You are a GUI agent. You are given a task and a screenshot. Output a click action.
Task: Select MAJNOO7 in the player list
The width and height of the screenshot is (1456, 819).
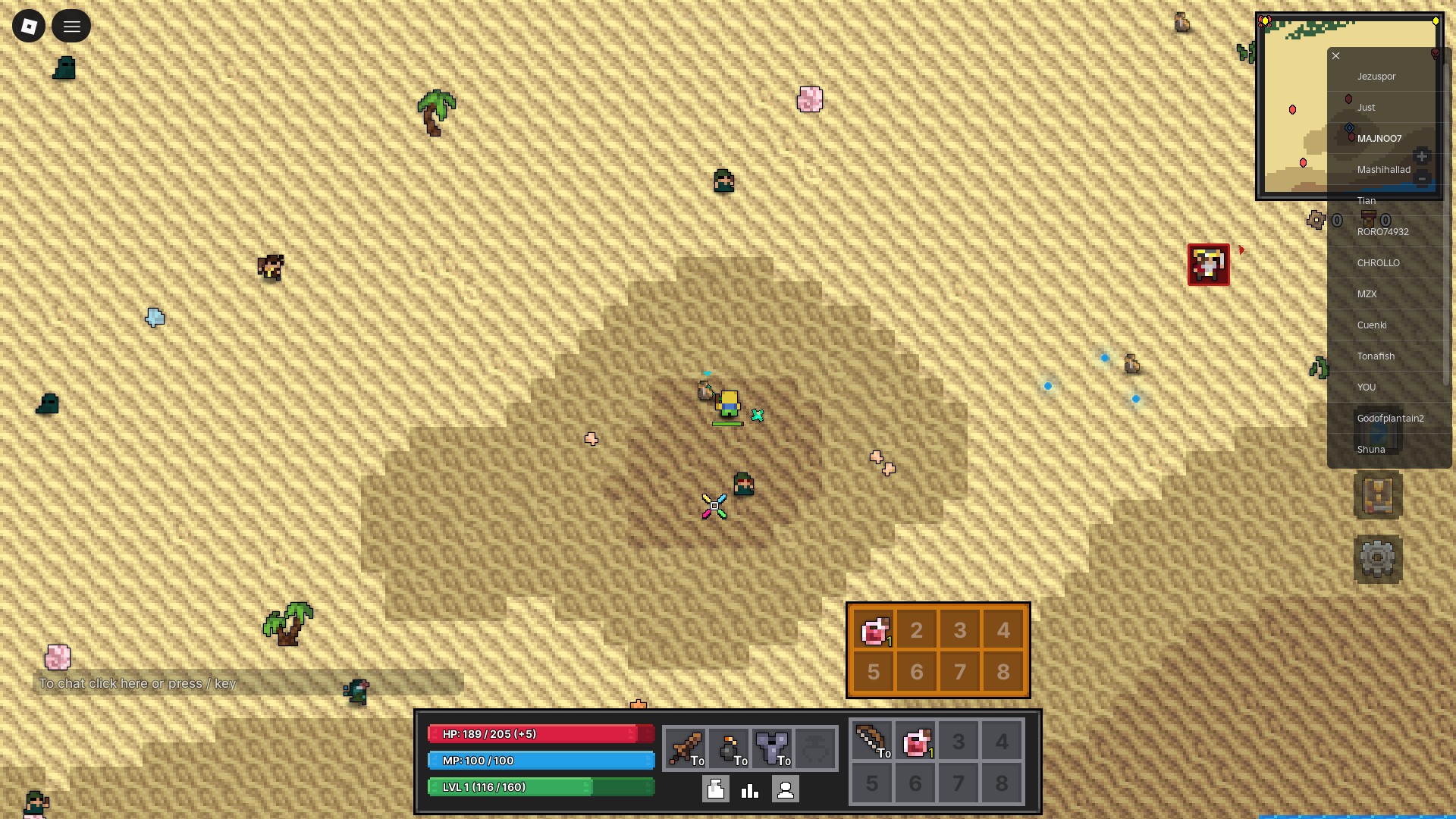point(1380,138)
